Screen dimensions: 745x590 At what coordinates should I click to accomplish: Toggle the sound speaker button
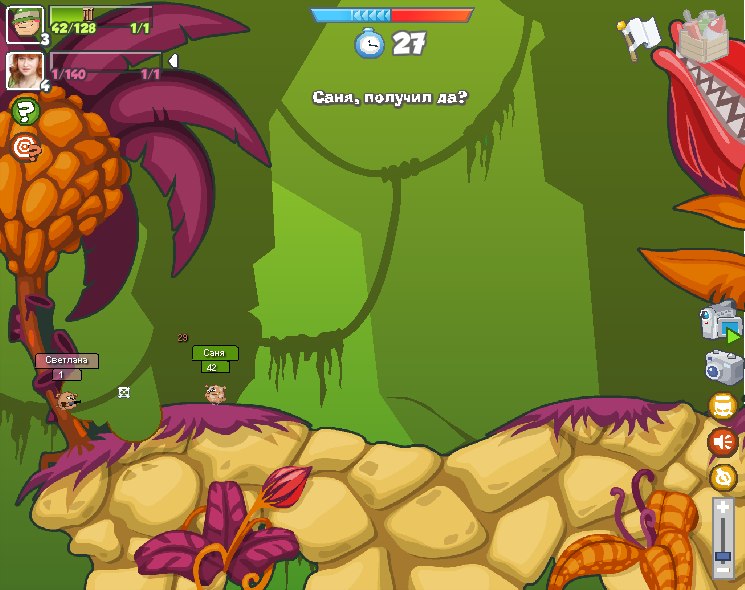[722, 441]
